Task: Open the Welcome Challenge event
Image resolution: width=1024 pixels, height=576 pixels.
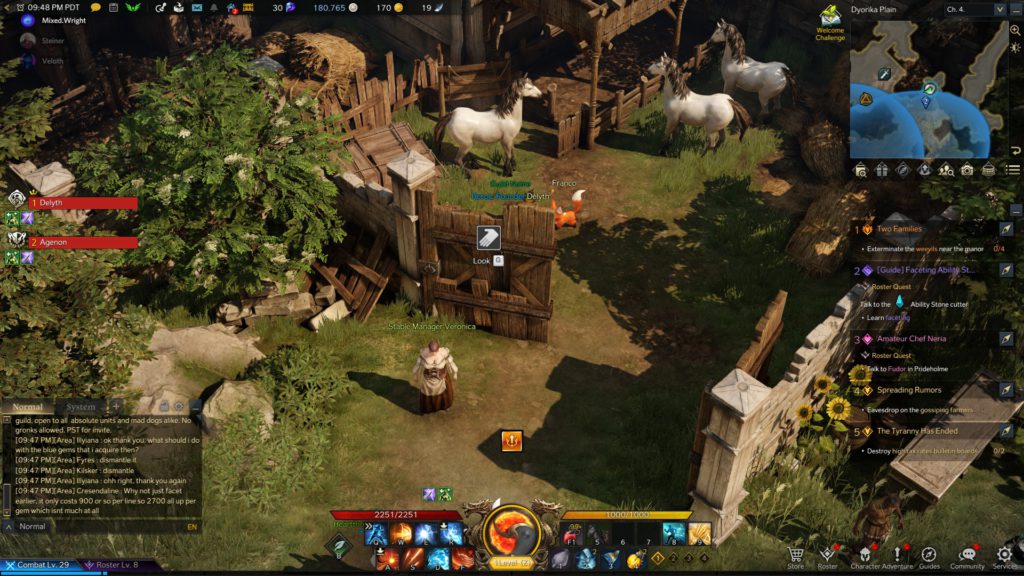Action: 830,22
